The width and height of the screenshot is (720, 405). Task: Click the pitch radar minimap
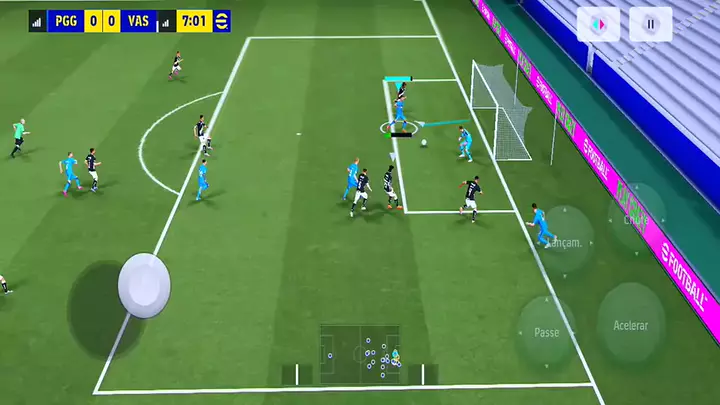(x=360, y=354)
